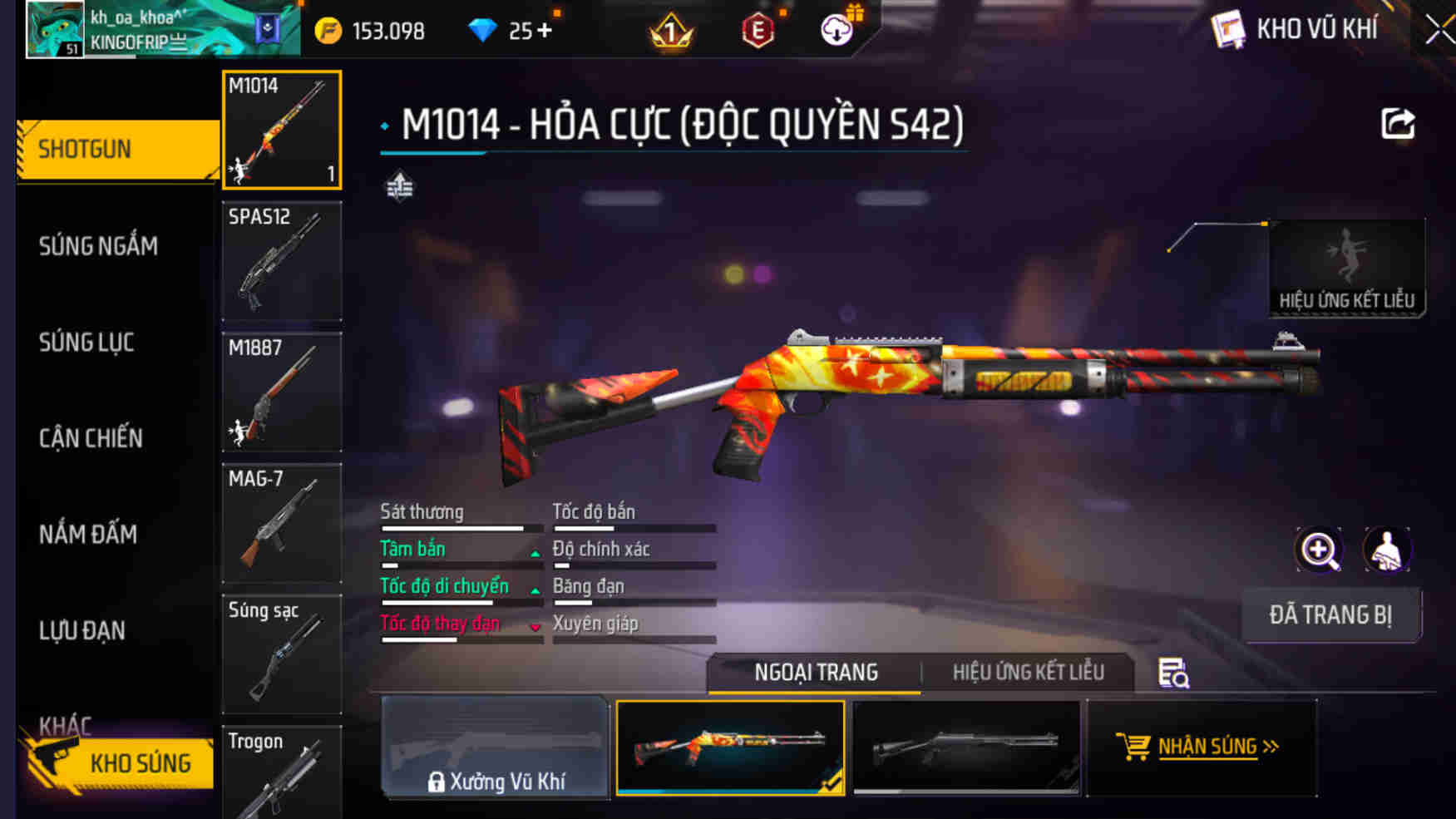Click the KINGOFRIP player avatar
Image resolution: width=1456 pixels, height=819 pixels.
coord(53,27)
